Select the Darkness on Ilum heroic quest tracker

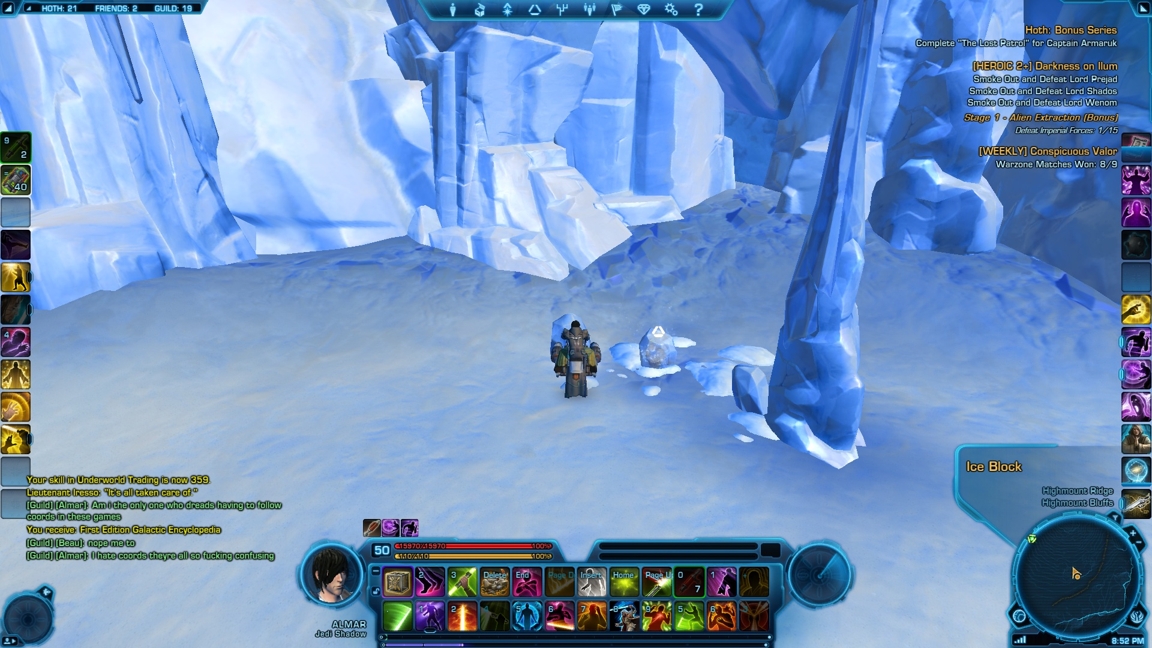click(x=1044, y=66)
